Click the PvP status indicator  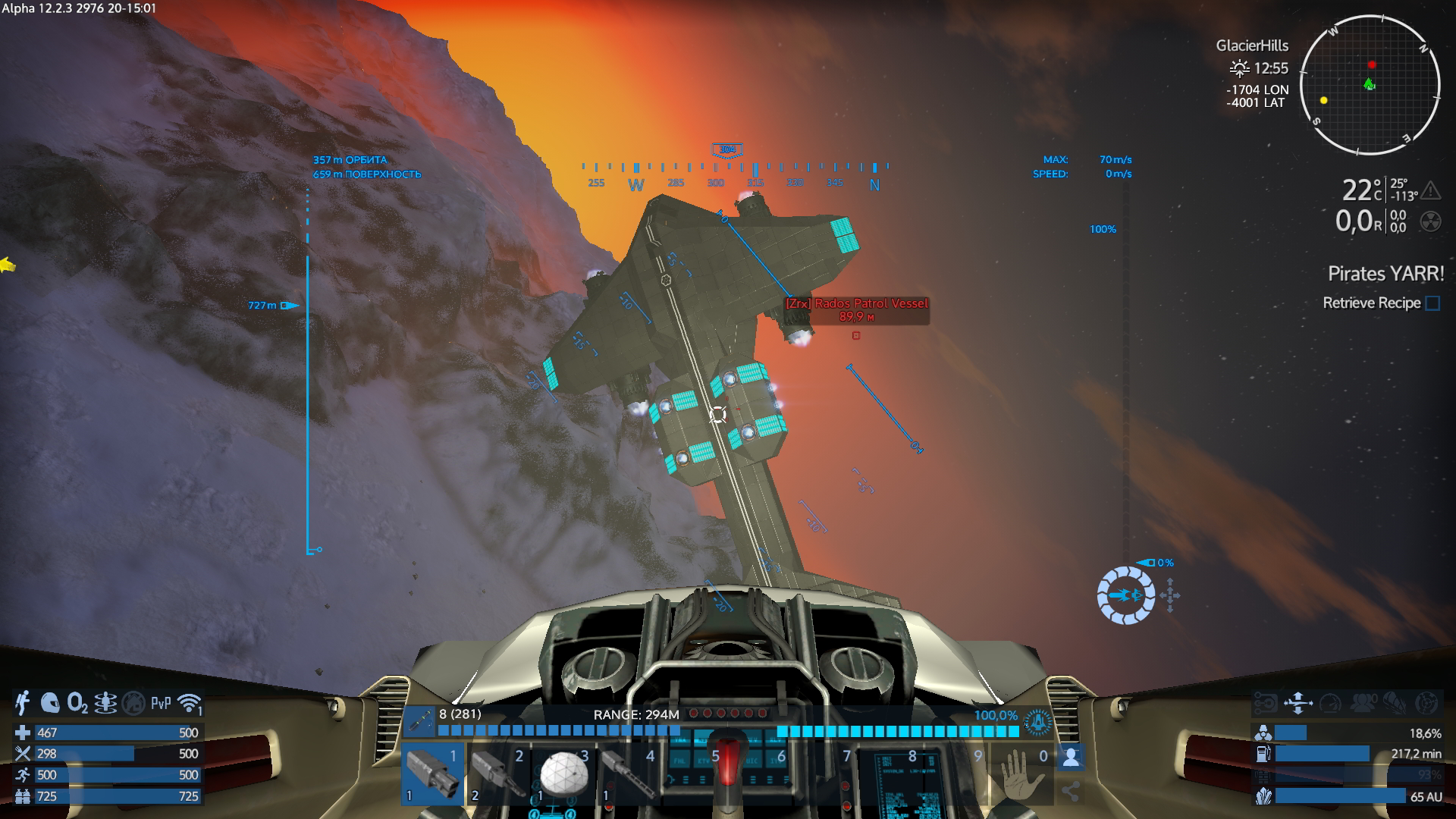tap(161, 703)
